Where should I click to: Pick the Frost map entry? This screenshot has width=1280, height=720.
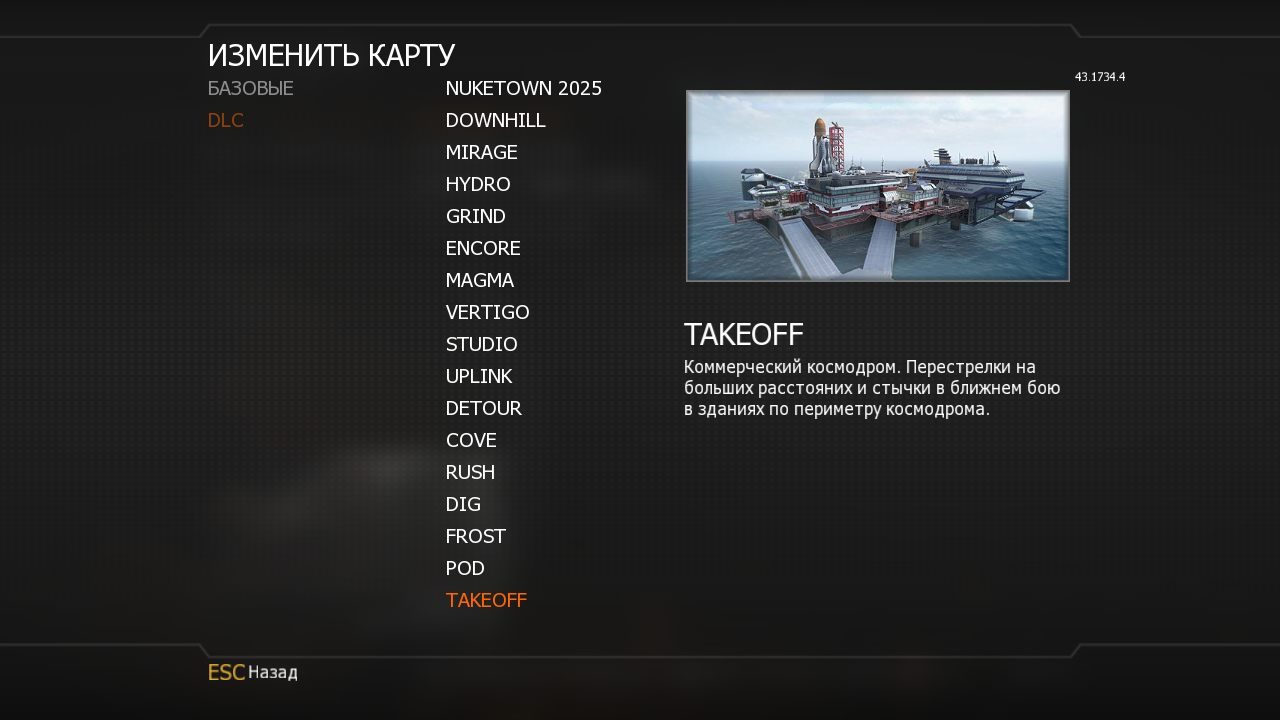coord(475,537)
